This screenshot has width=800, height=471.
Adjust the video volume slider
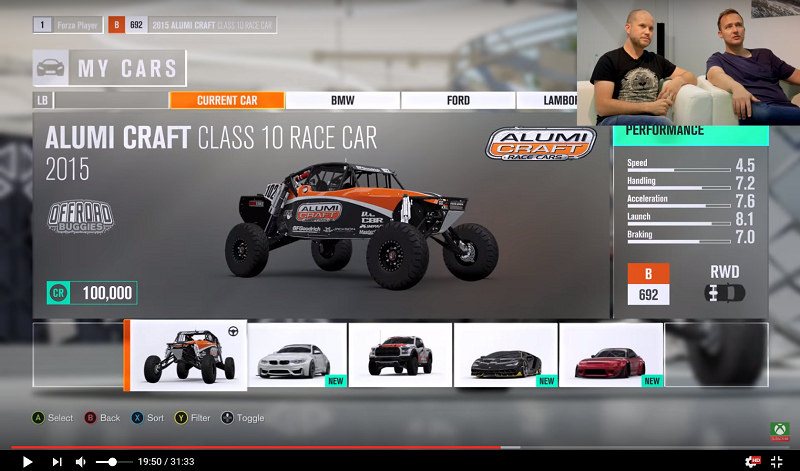pyautogui.click(x=112, y=461)
